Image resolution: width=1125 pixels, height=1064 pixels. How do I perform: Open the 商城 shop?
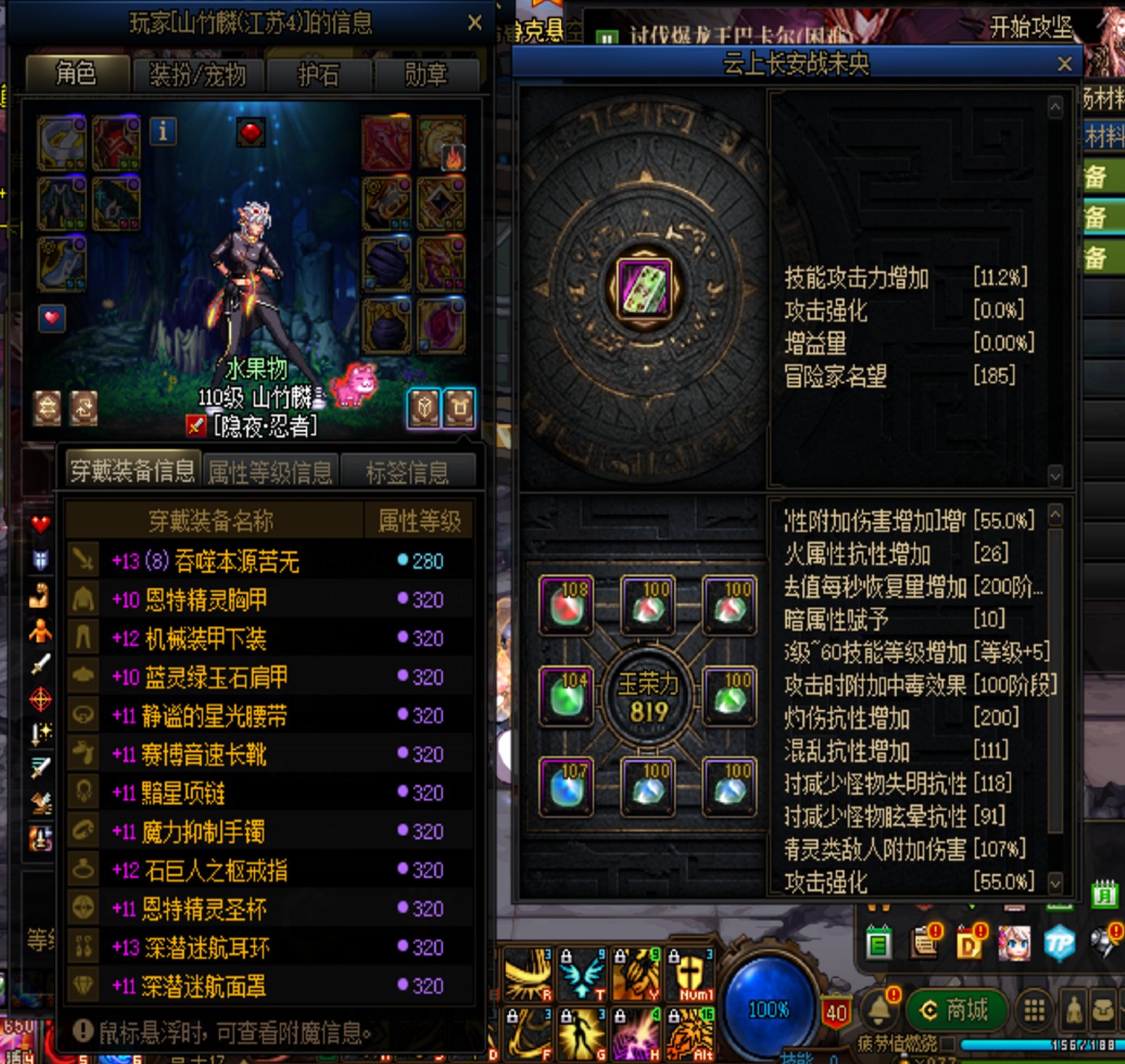click(x=957, y=1008)
